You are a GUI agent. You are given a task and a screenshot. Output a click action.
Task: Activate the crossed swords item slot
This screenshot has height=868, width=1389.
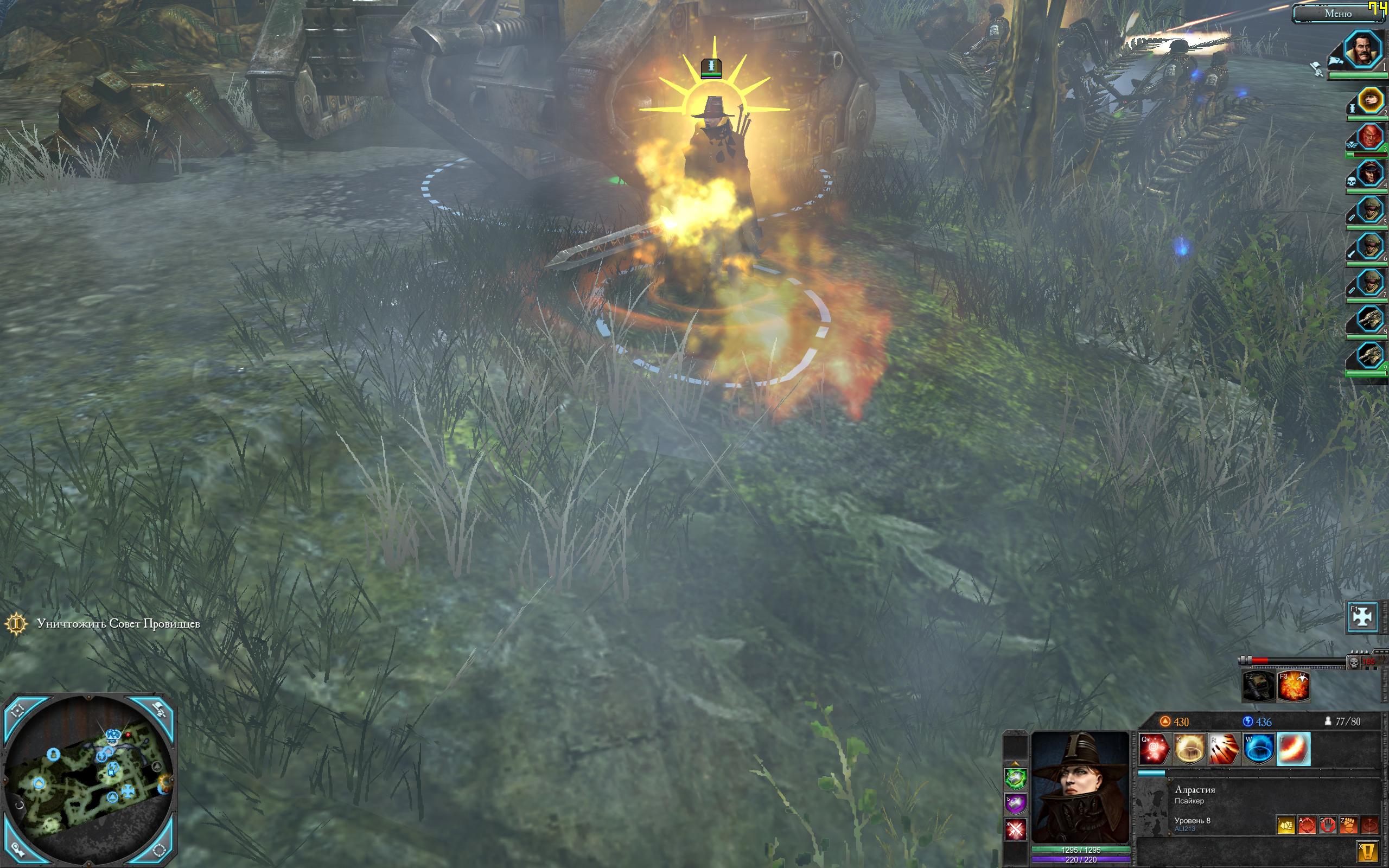tap(1015, 829)
